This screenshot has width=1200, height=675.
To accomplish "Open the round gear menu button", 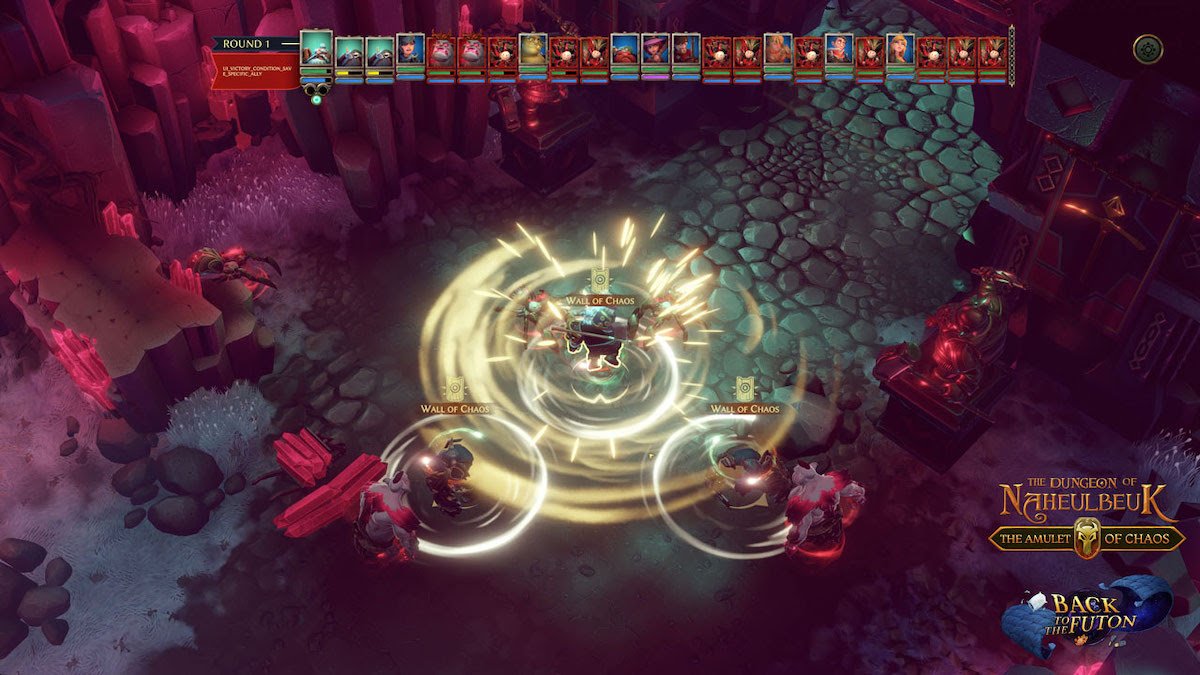I will tap(1147, 49).
